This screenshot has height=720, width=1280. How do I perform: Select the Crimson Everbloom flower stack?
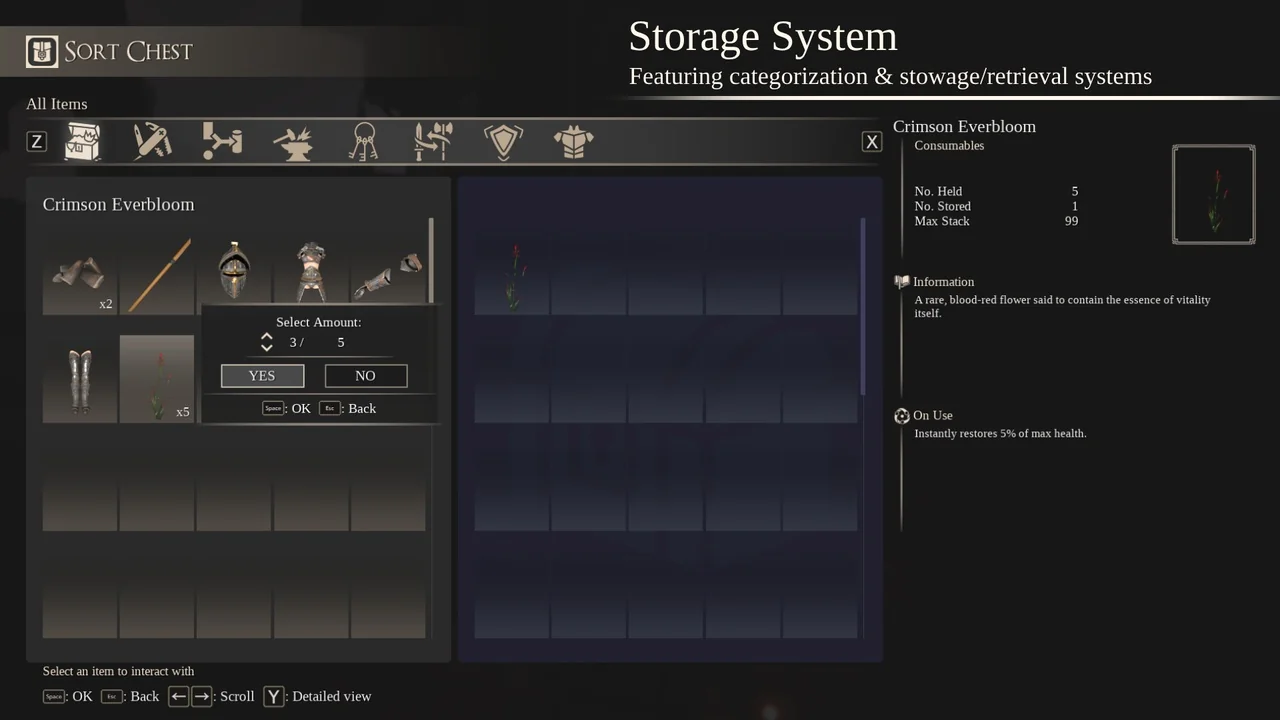156,378
